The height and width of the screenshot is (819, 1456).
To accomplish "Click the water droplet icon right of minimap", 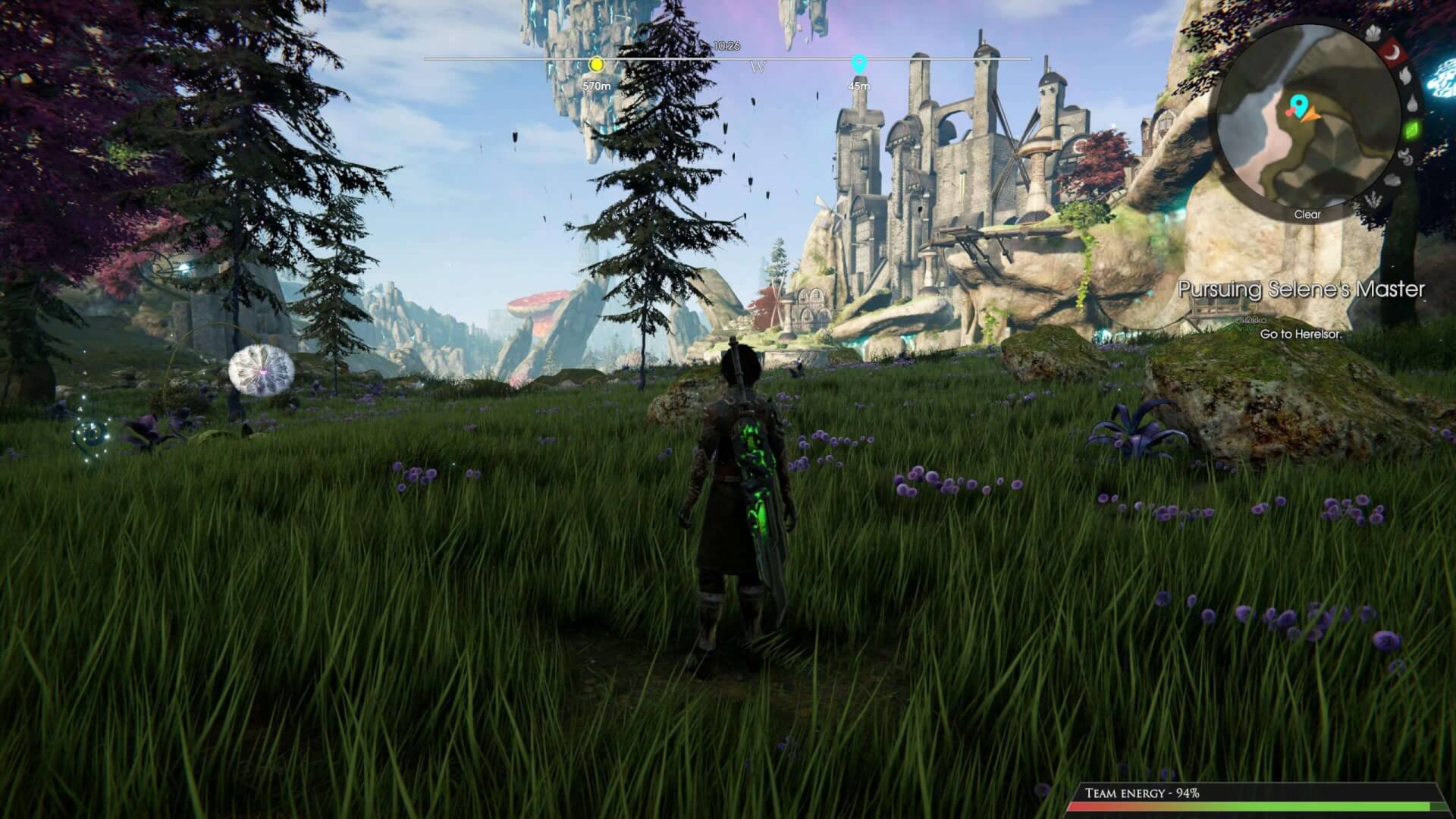I will click(1411, 103).
